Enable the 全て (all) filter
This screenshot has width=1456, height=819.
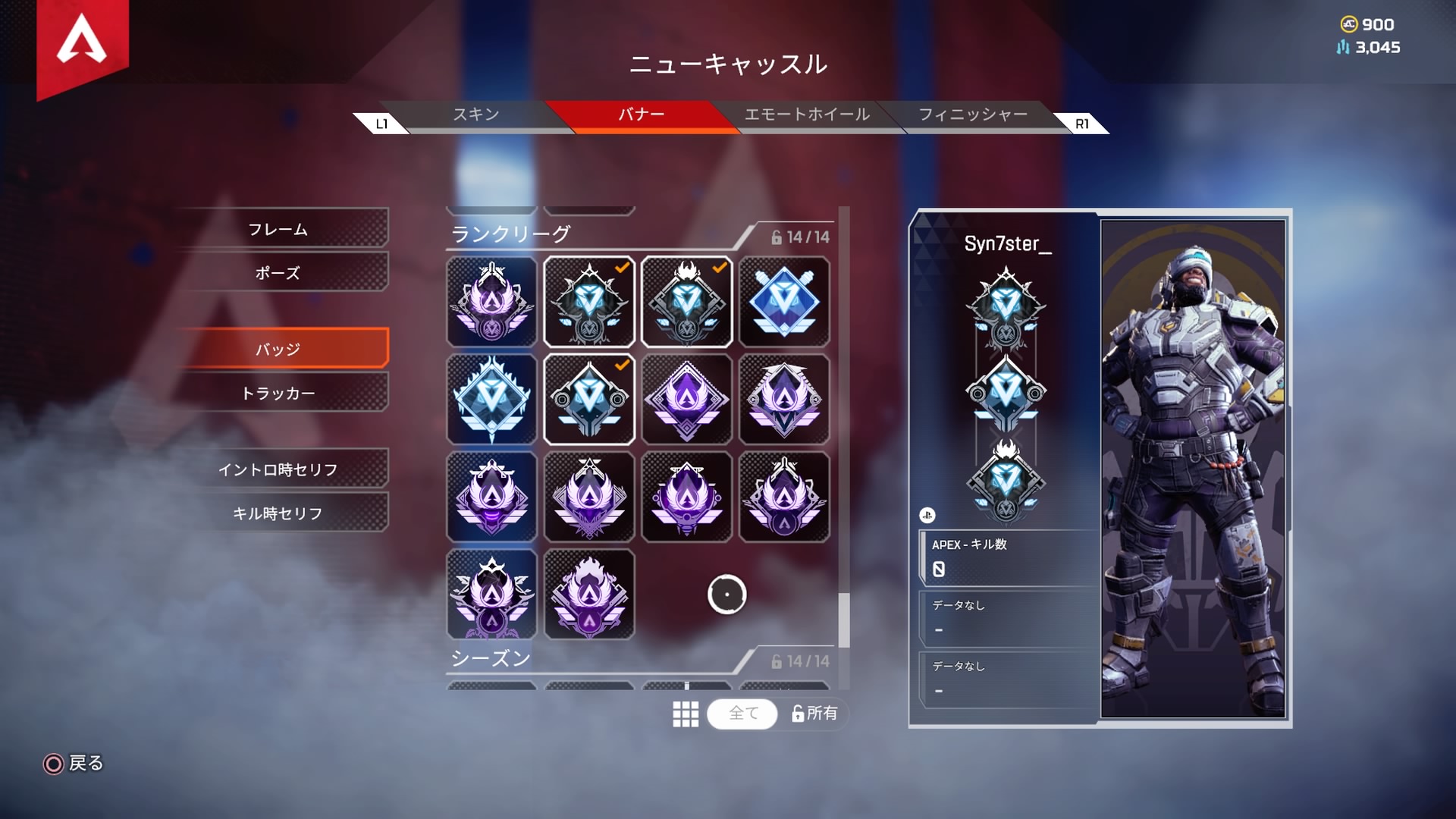click(742, 714)
